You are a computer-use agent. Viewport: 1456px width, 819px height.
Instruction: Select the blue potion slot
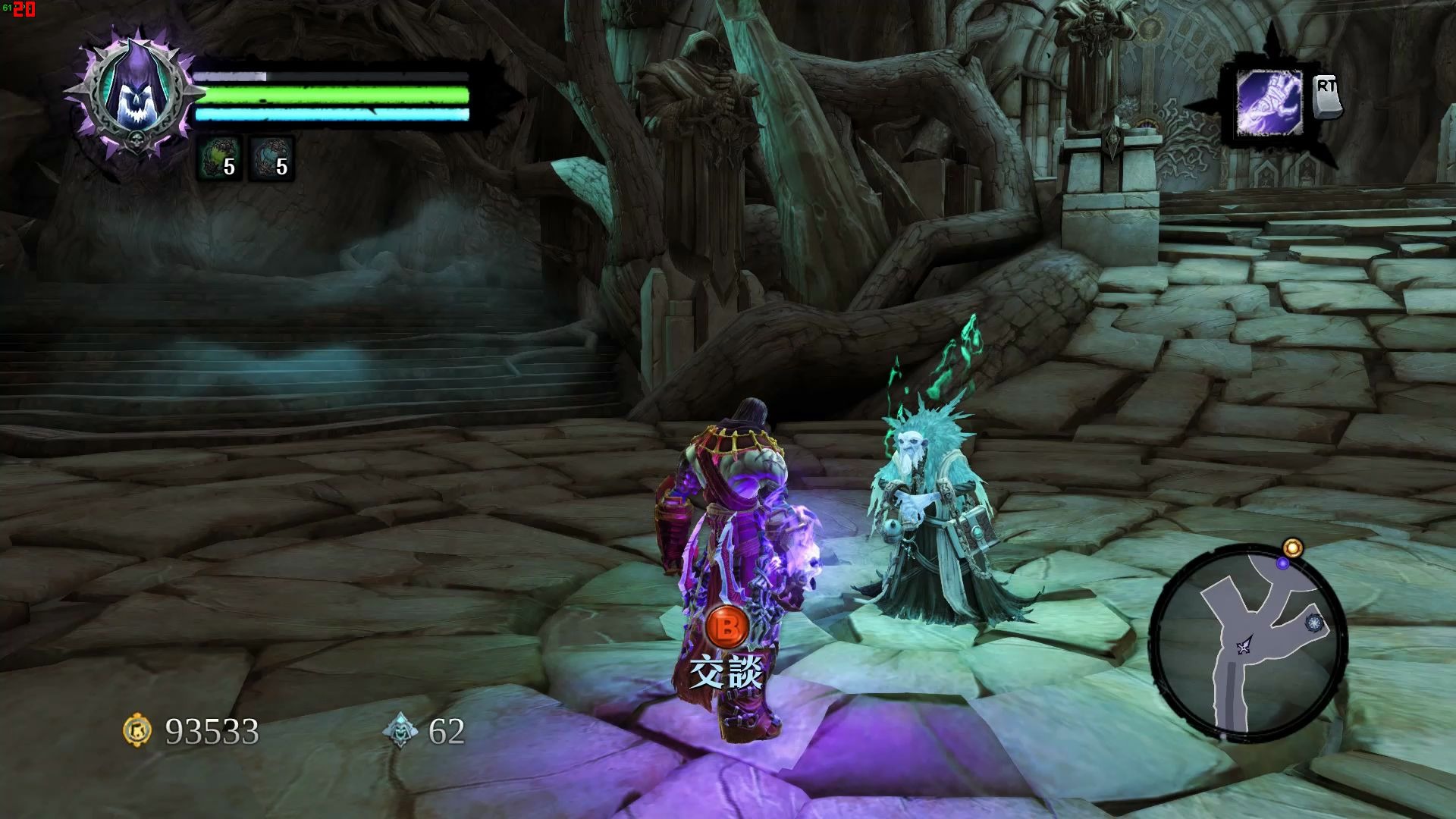pyautogui.click(x=271, y=158)
